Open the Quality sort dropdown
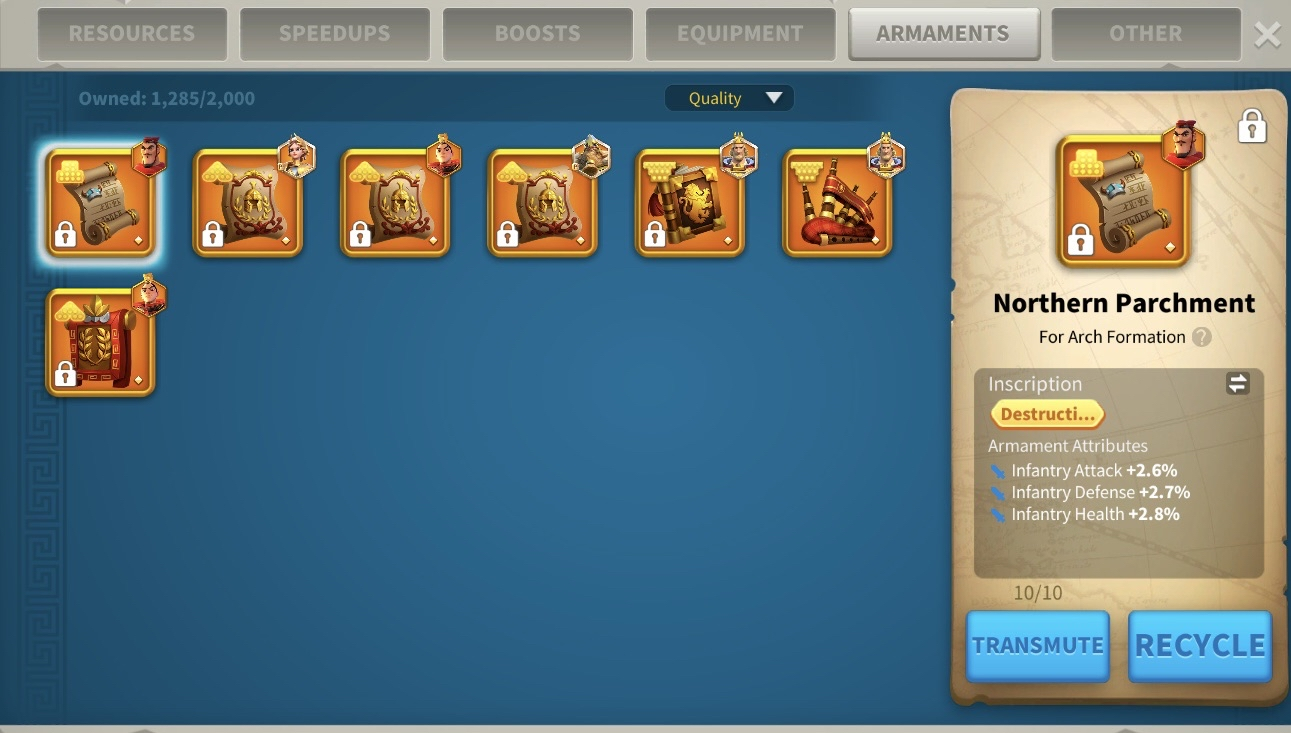The image size is (1291, 733). [x=729, y=98]
